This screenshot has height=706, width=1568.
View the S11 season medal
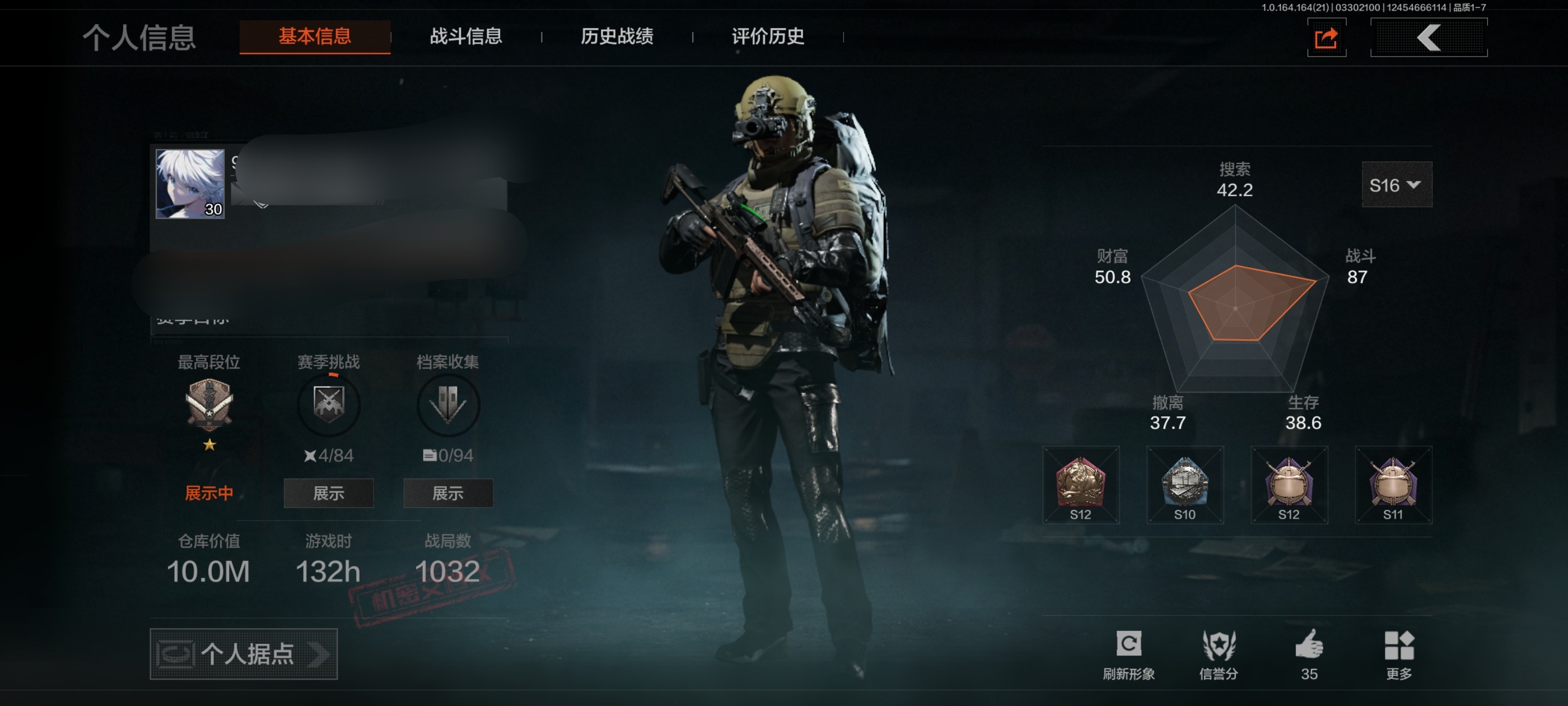pos(1393,485)
